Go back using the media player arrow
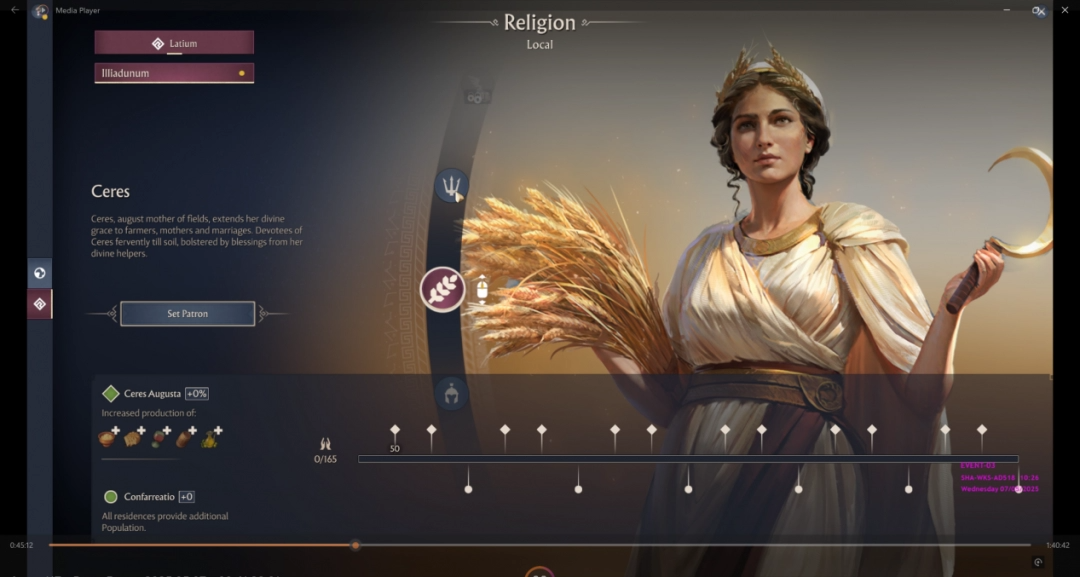The width and height of the screenshot is (1080, 577). click(14, 10)
